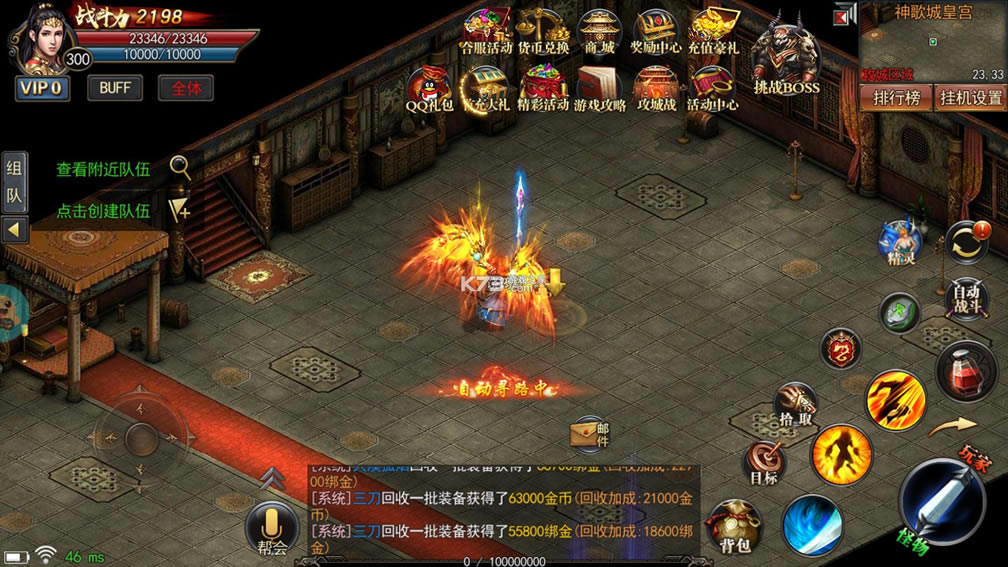
Task: Open the 排行榜 leaderboard
Action: point(896,98)
